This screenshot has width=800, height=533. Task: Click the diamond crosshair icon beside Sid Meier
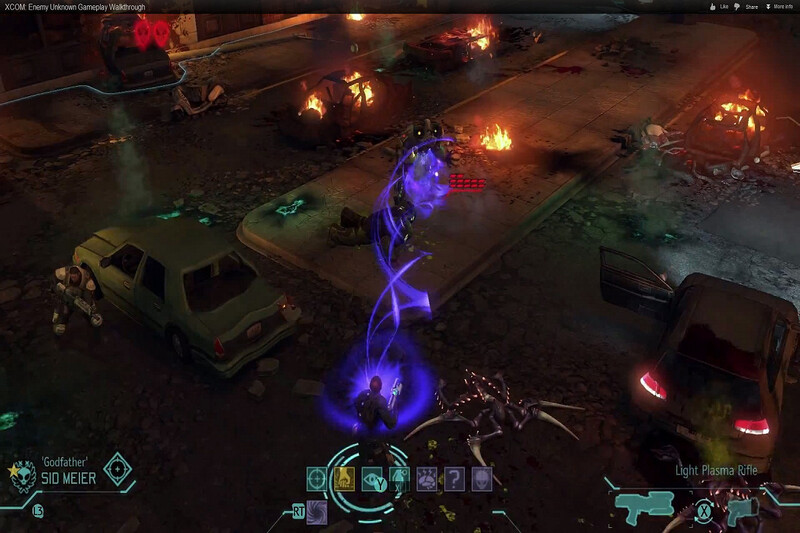point(118,468)
